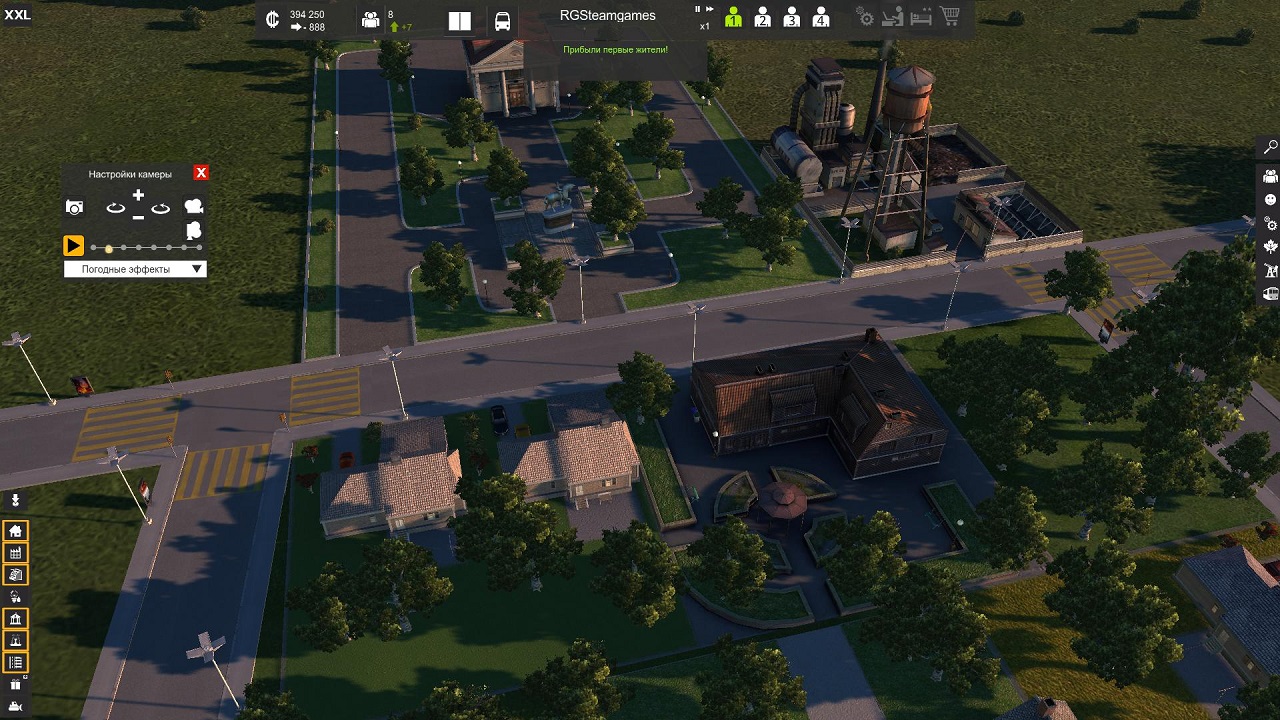Close the camera settings panel
The height and width of the screenshot is (720, 1280).
pos(201,173)
